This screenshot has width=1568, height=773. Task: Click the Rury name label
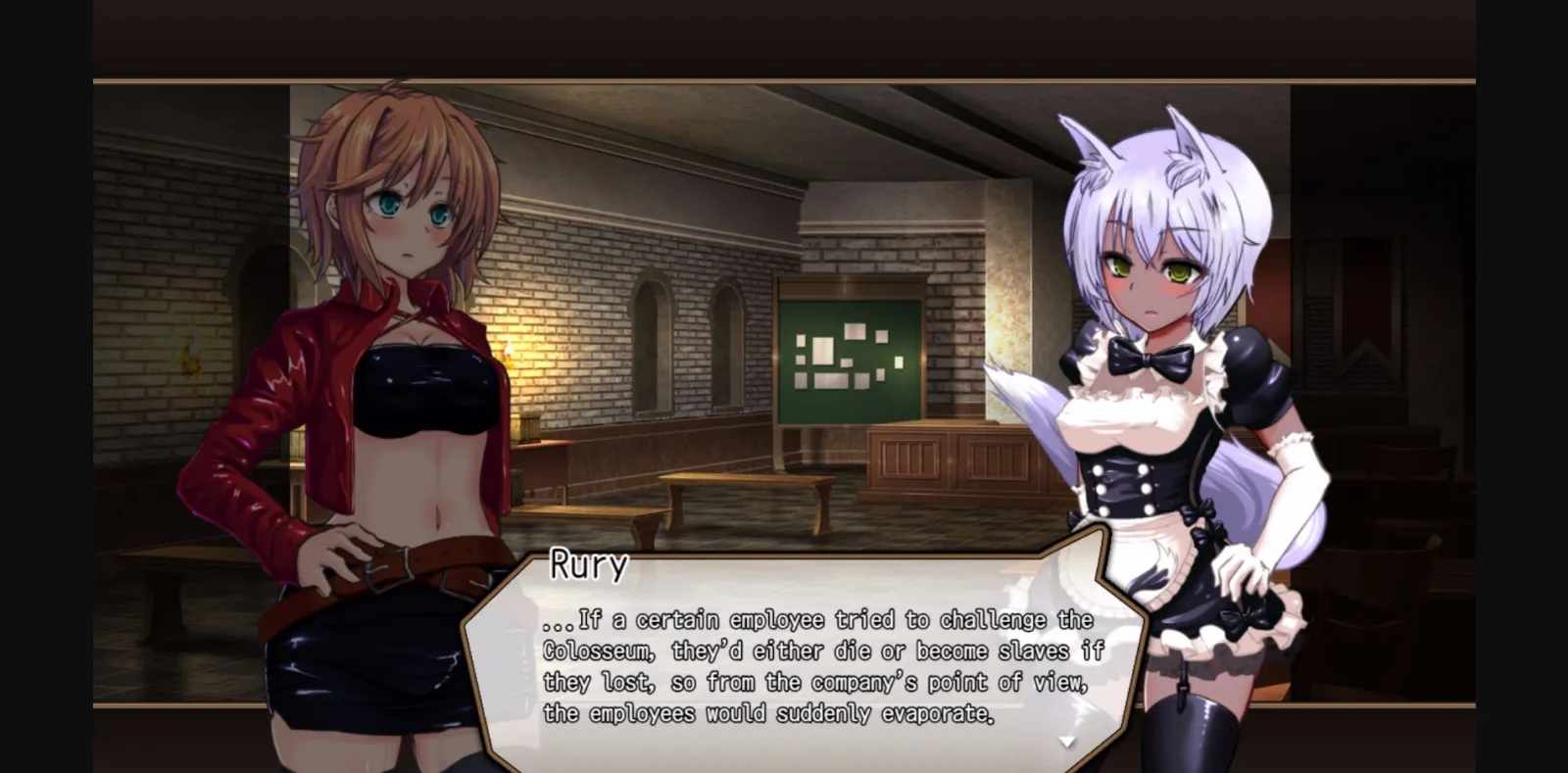point(586,564)
